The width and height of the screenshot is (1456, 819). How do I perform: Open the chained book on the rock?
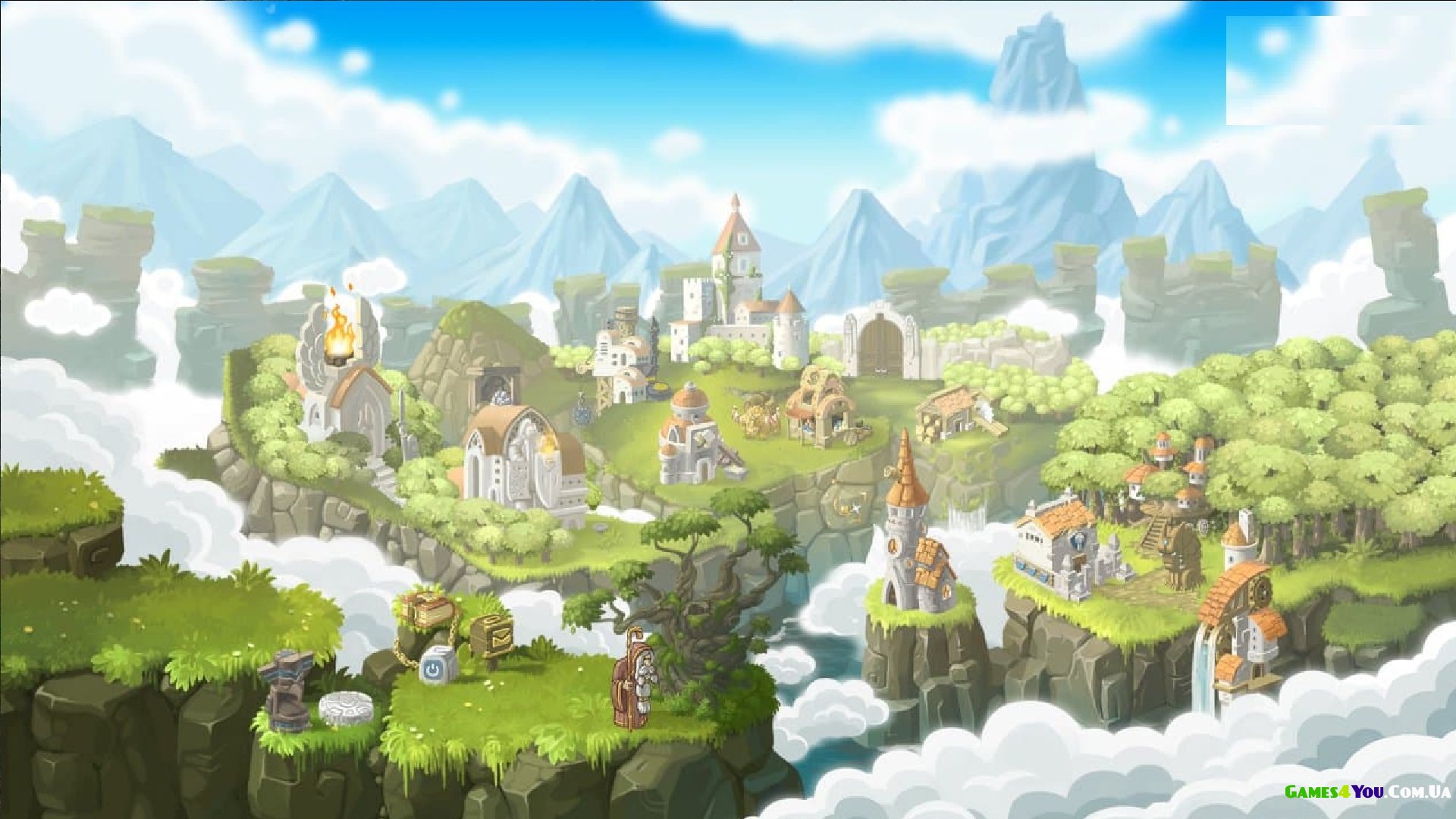coord(426,609)
